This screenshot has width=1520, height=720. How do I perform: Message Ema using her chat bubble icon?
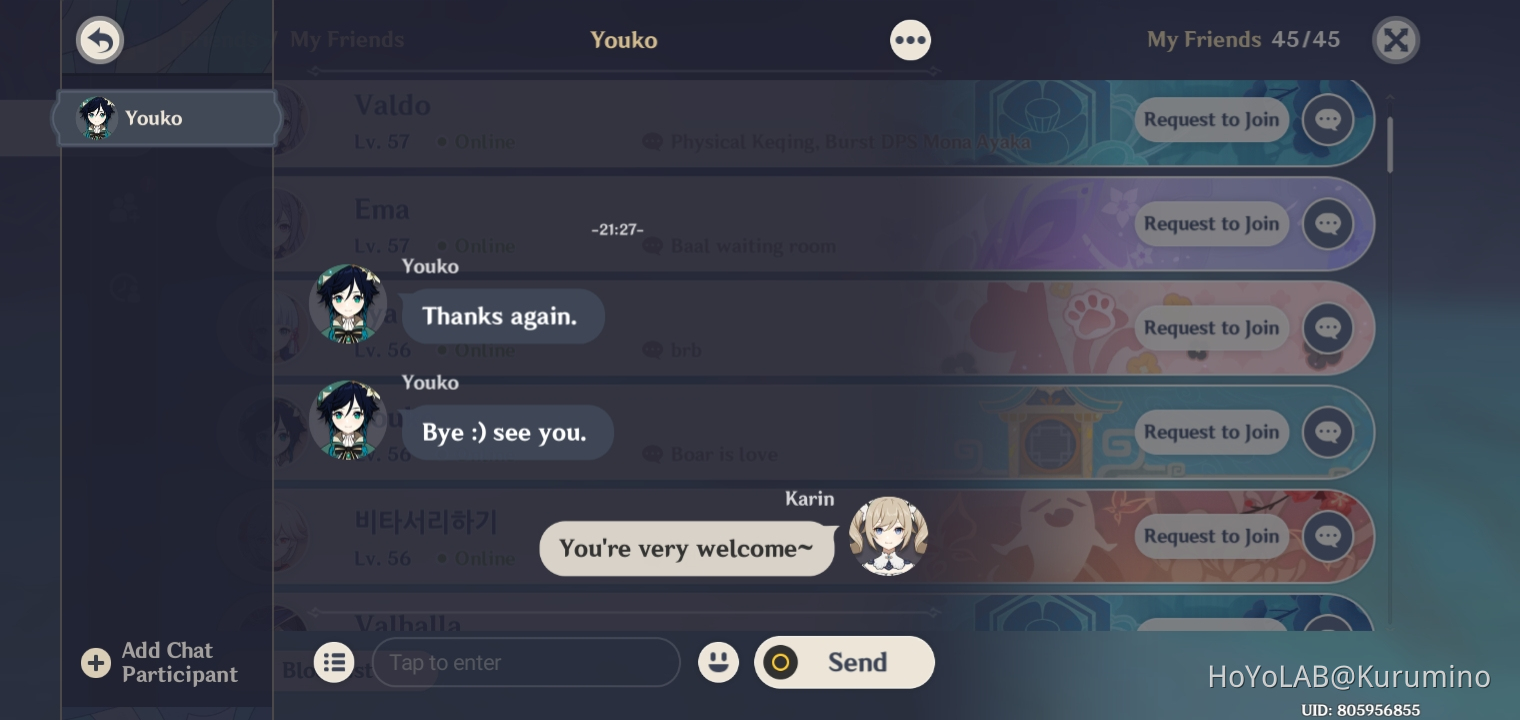(x=1328, y=224)
